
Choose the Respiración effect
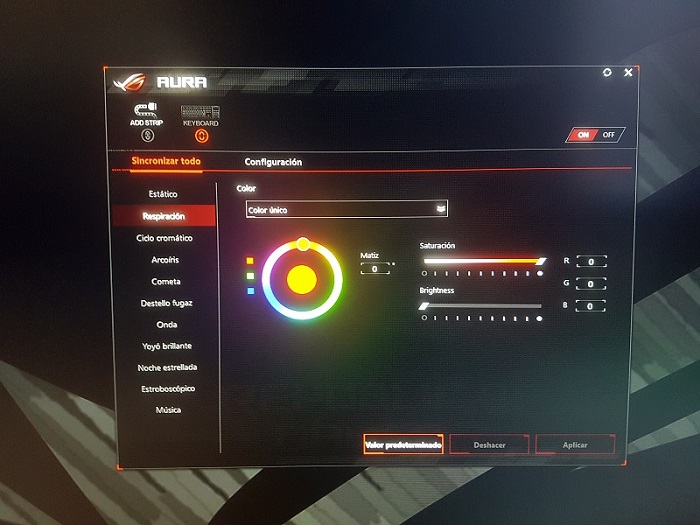pyautogui.click(x=163, y=216)
